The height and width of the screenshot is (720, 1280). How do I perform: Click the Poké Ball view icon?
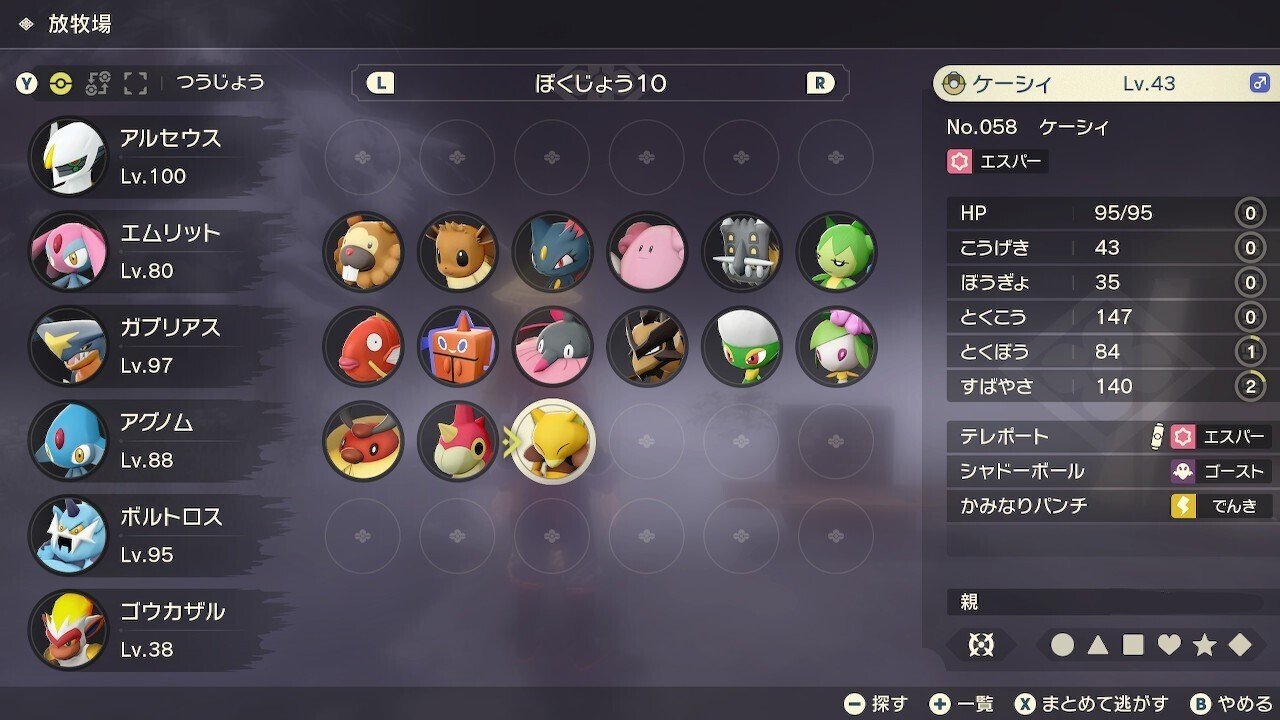[60, 84]
